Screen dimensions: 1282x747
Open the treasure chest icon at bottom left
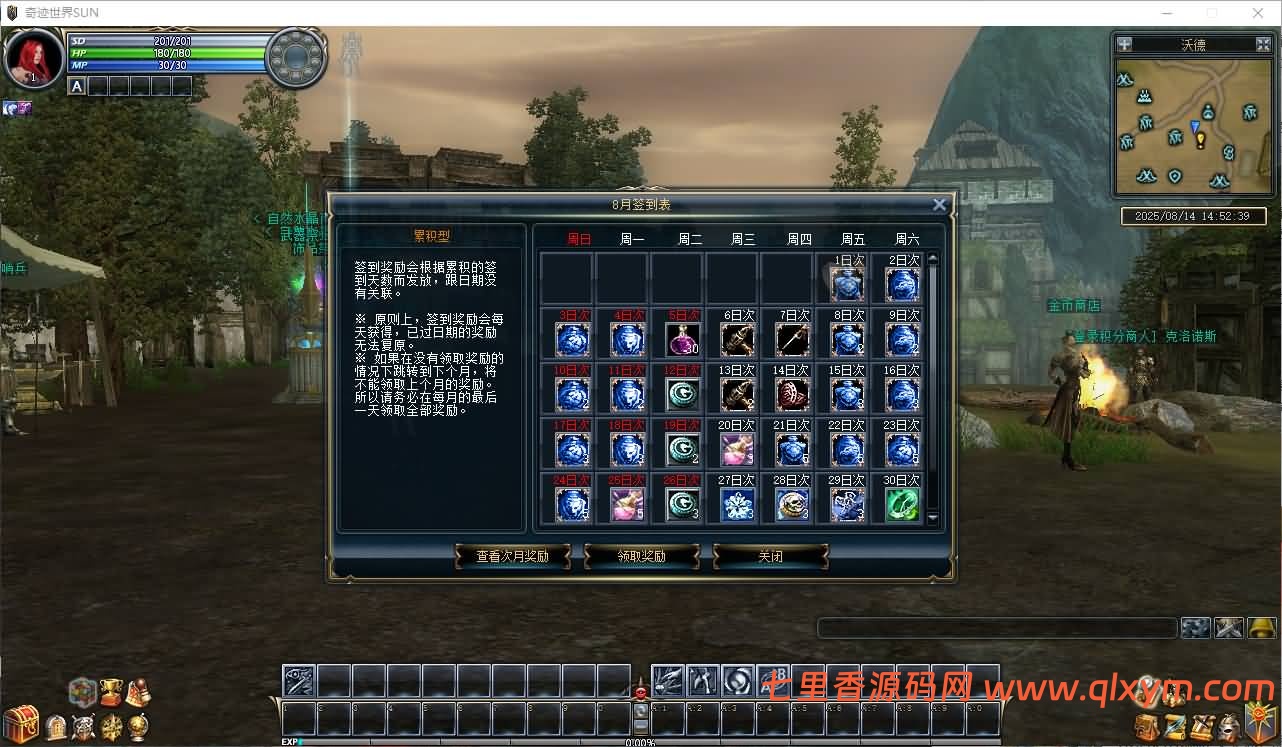(20, 722)
